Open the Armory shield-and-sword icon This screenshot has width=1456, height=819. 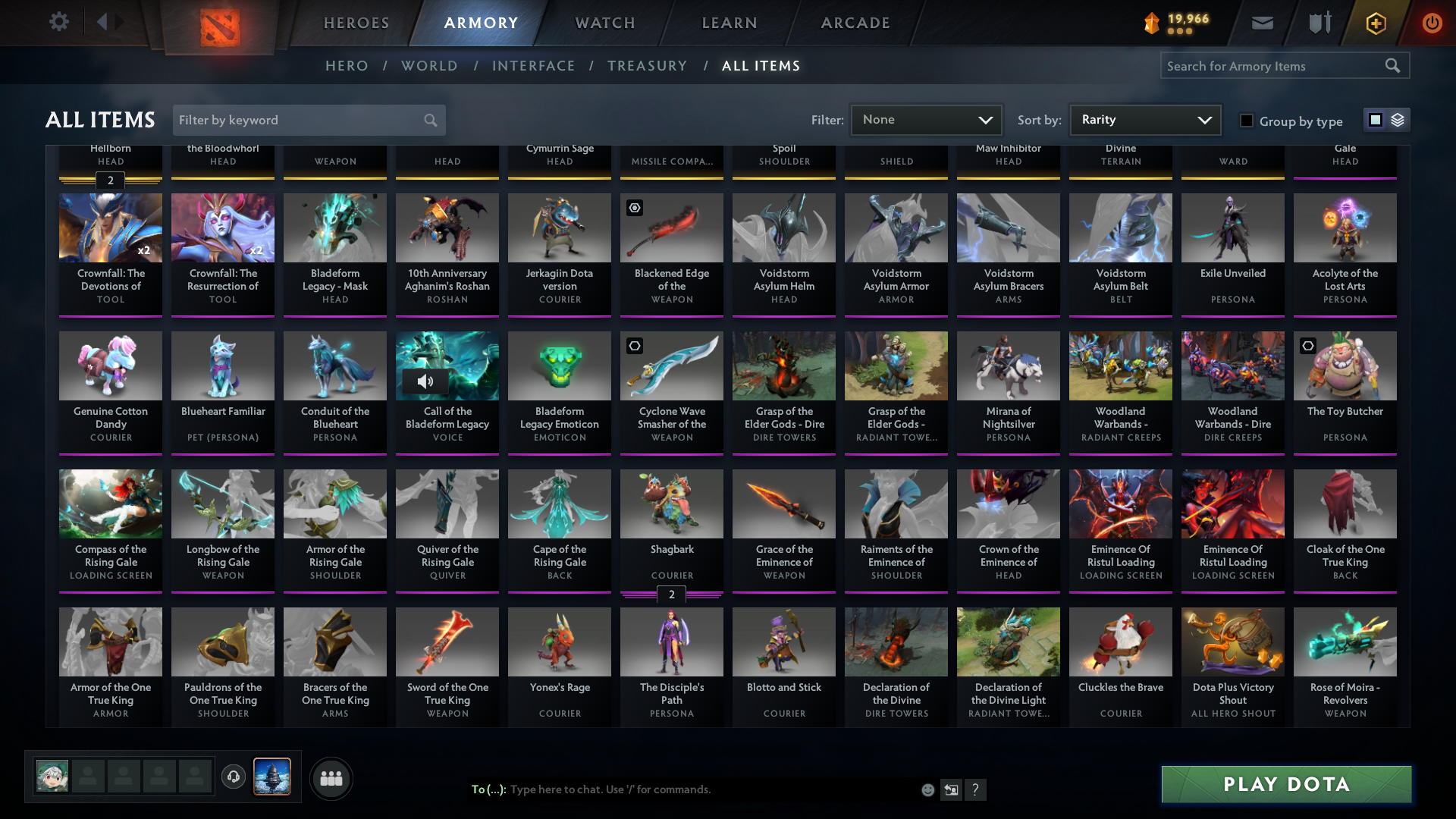[1318, 23]
